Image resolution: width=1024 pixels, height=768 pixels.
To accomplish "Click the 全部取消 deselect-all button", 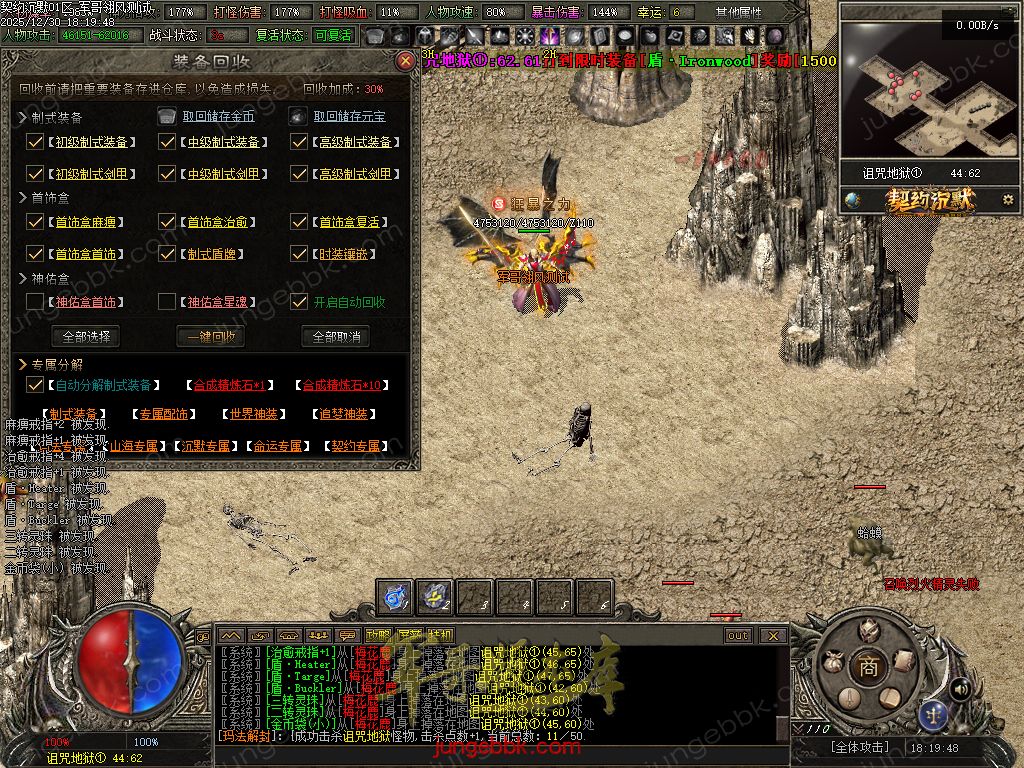I will coord(336,336).
